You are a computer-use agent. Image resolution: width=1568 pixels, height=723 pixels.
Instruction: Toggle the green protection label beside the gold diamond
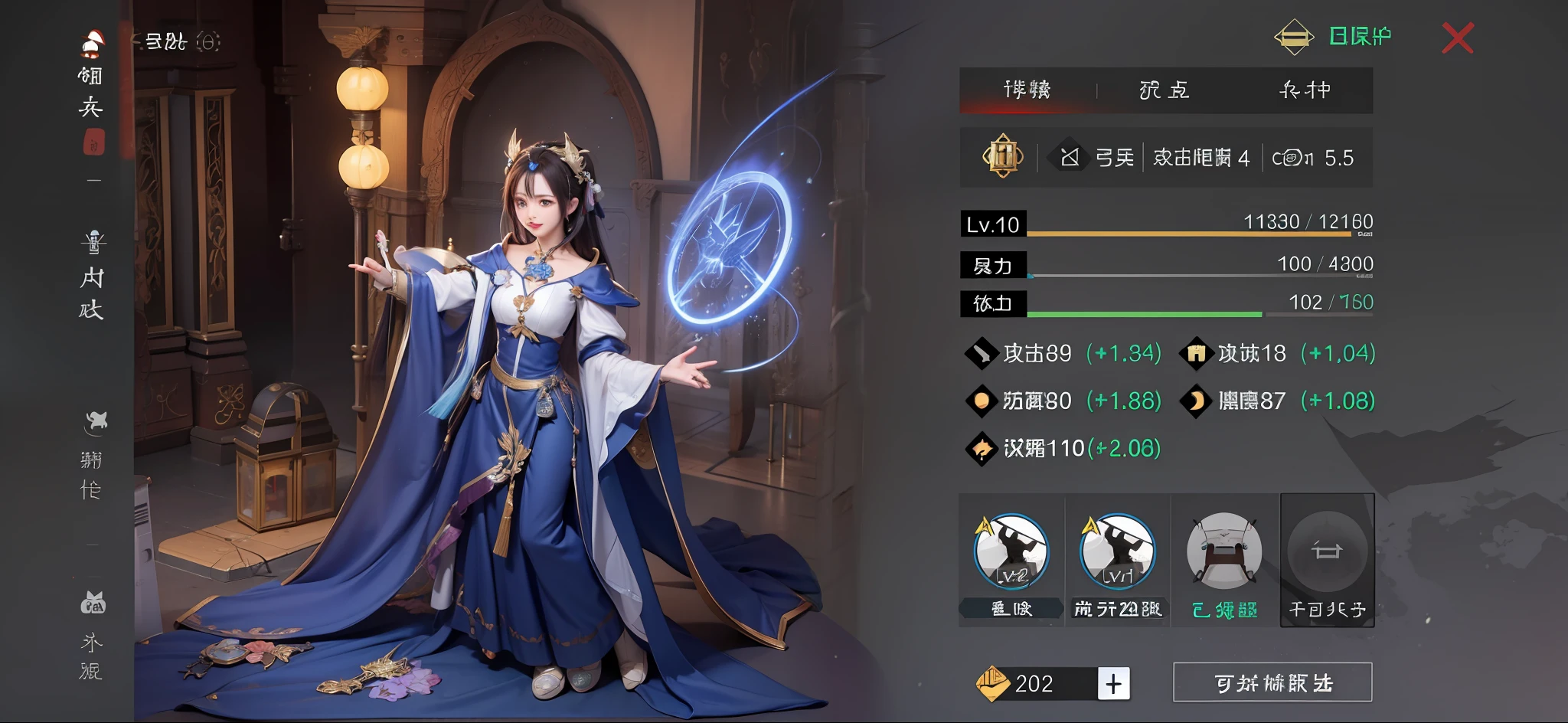point(1360,36)
